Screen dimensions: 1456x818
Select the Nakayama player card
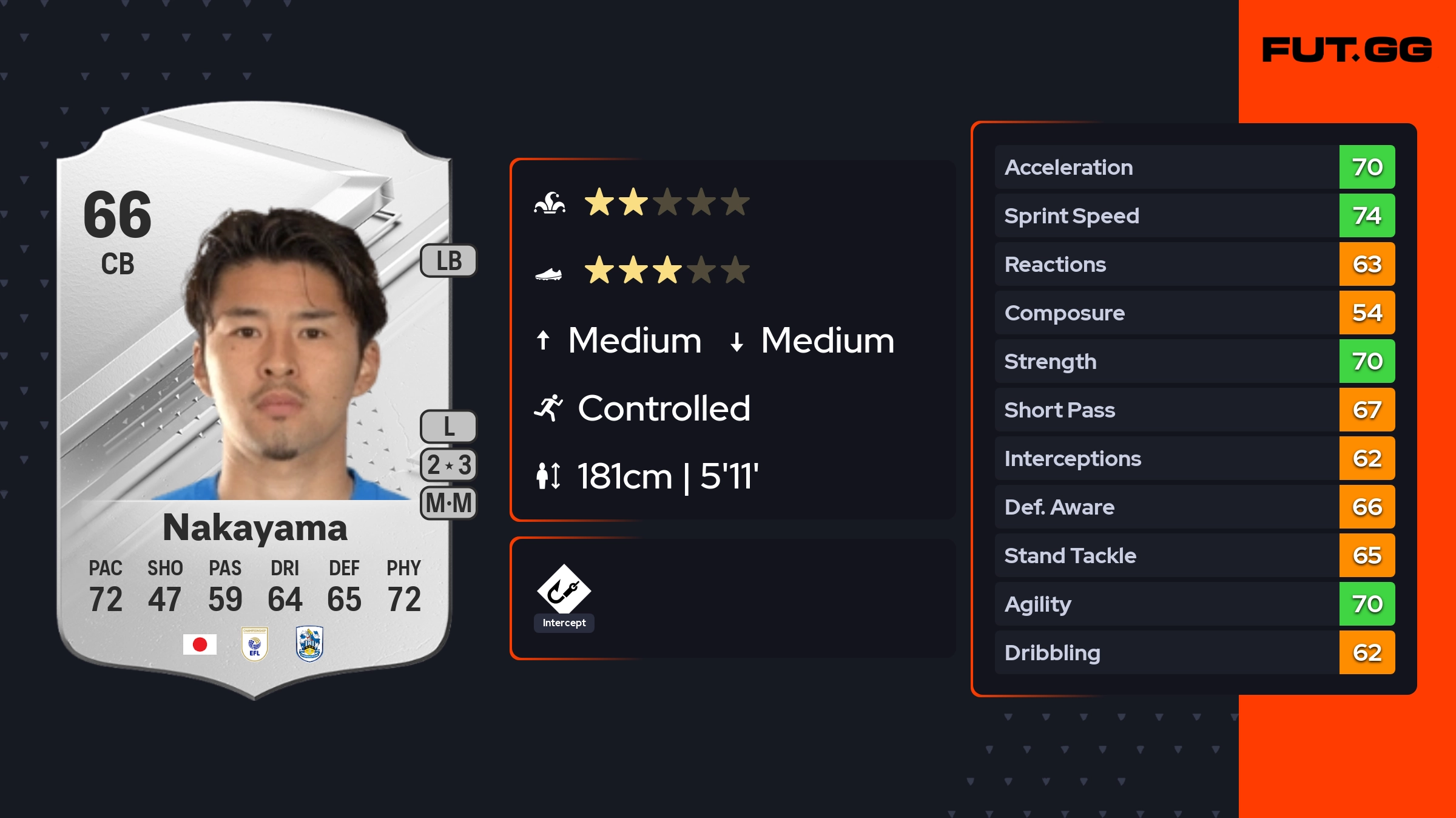point(255,401)
